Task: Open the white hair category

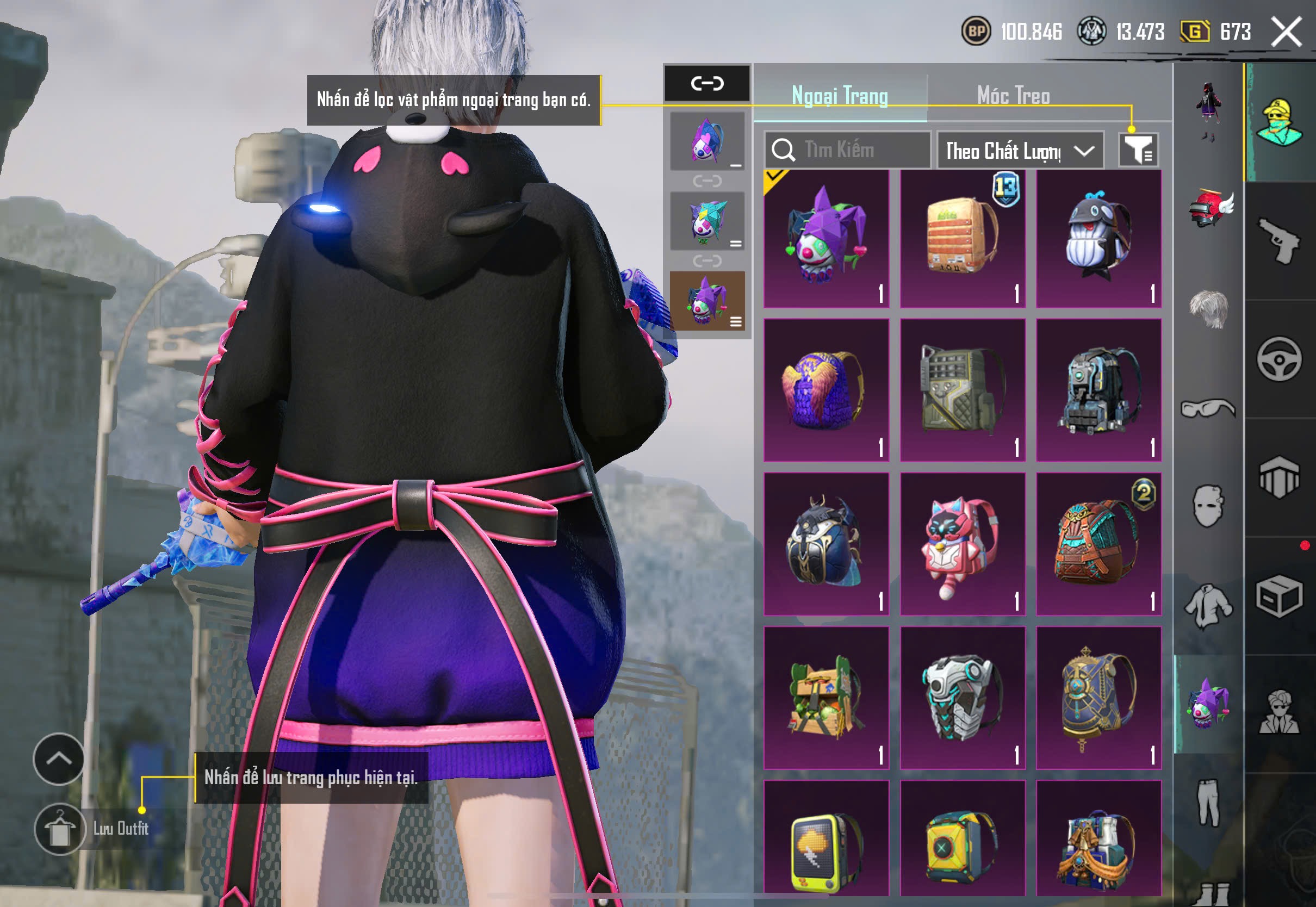Action: (1208, 308)
